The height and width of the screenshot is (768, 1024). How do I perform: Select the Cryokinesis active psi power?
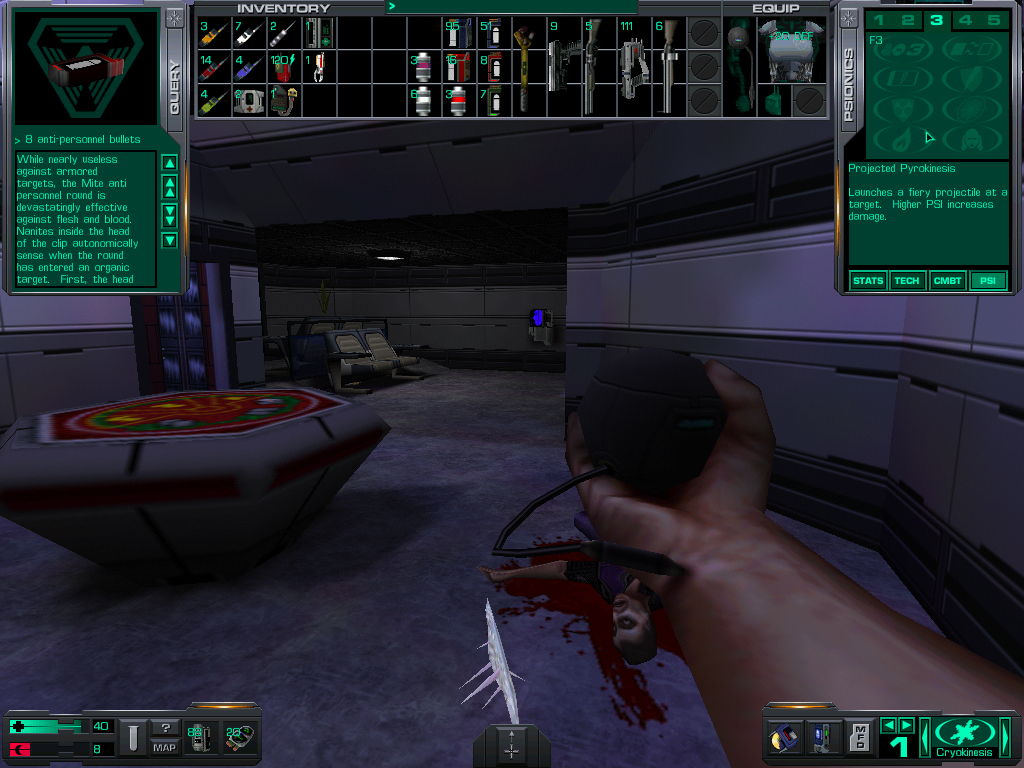coord(965,736)
